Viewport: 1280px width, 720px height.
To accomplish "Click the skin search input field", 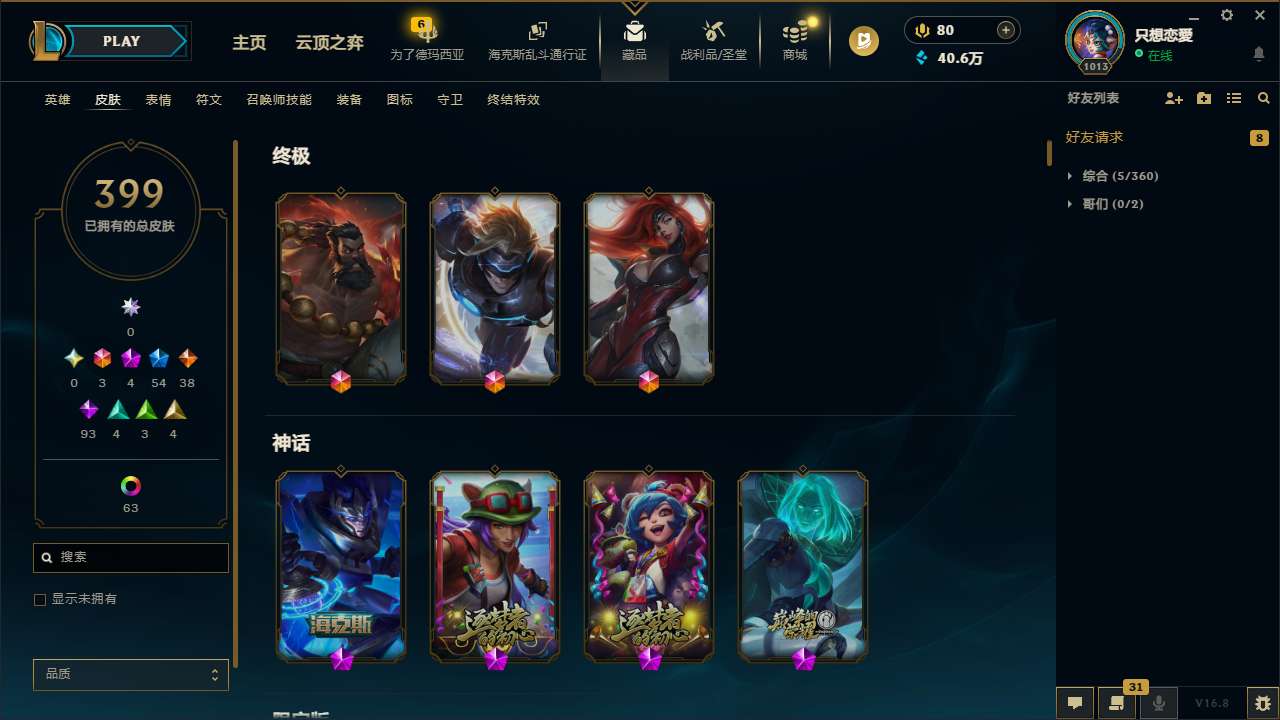I will [130, 557].
